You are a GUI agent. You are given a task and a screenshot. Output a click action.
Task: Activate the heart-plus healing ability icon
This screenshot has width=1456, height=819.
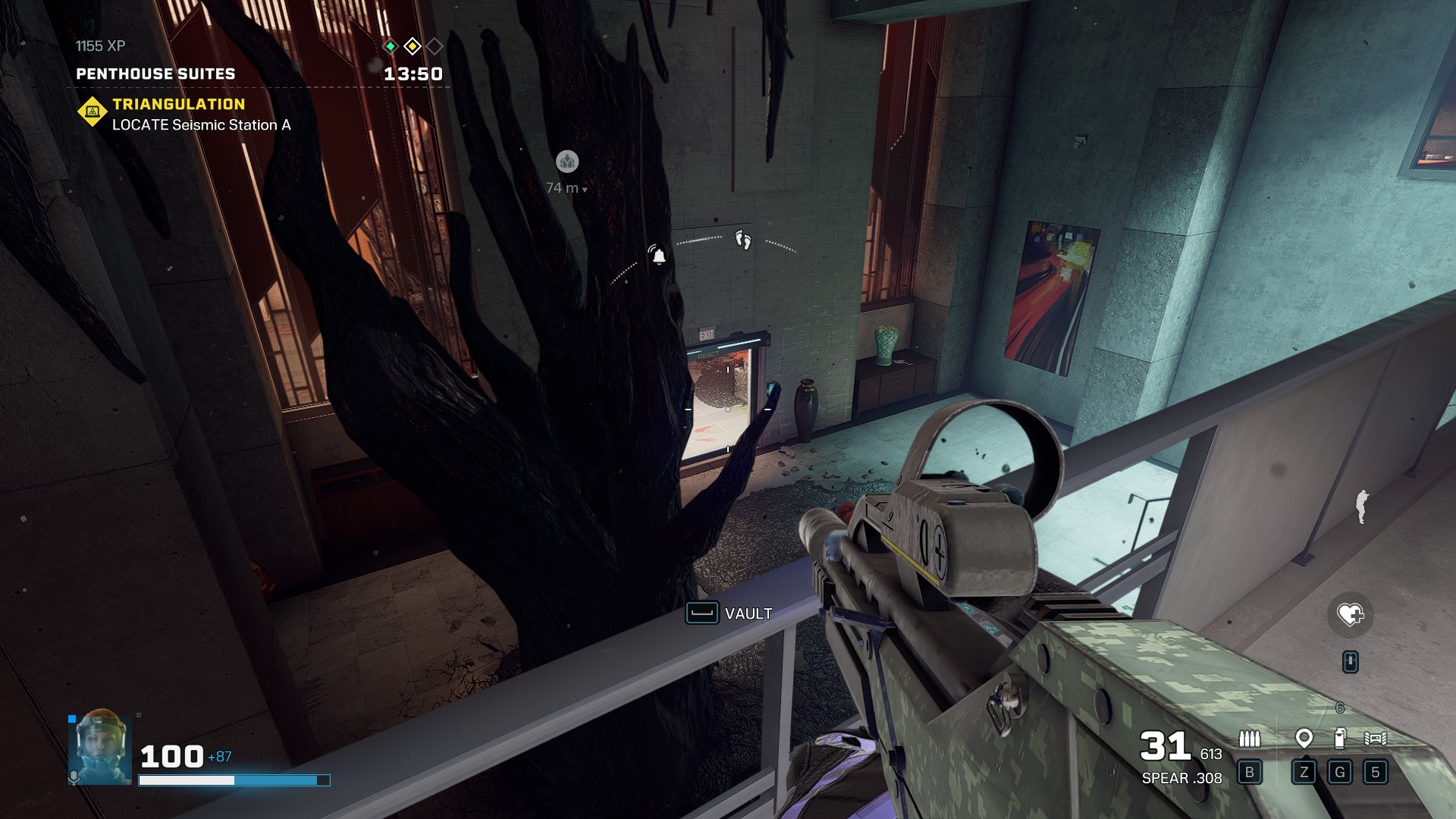tap(1350, 614)
